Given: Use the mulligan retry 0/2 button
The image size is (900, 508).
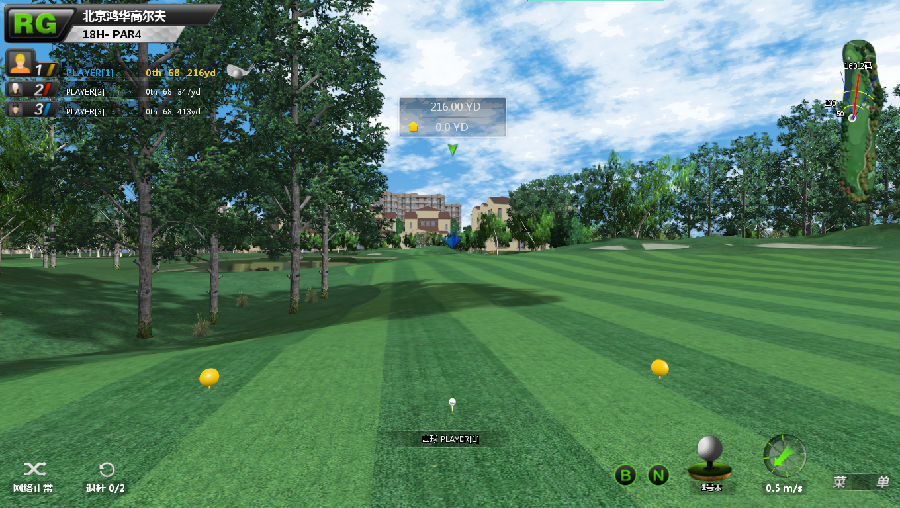Looking at the screenshot, I should [x=106, y=469].
